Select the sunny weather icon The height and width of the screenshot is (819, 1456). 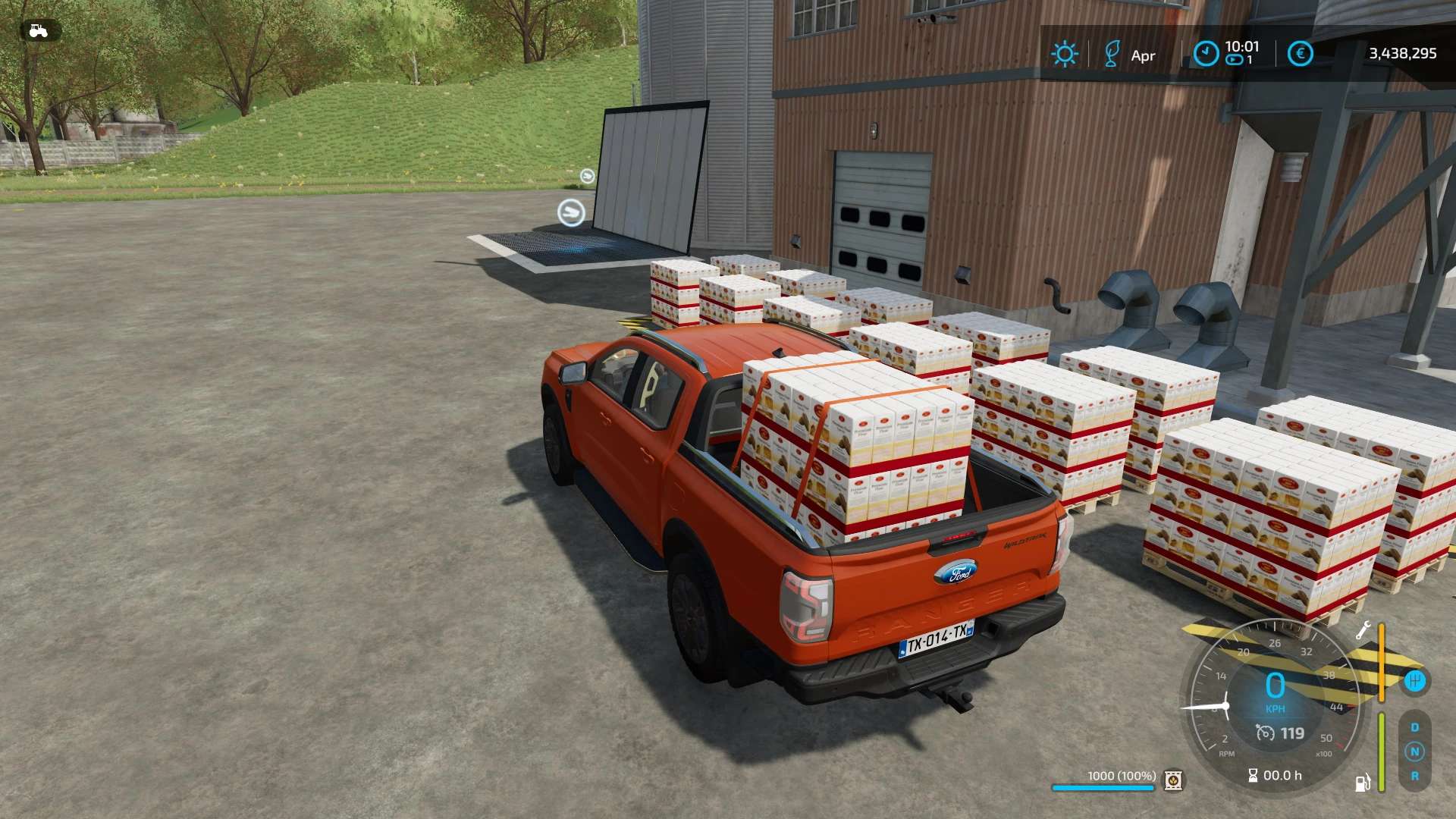[x=1064, y=54]
